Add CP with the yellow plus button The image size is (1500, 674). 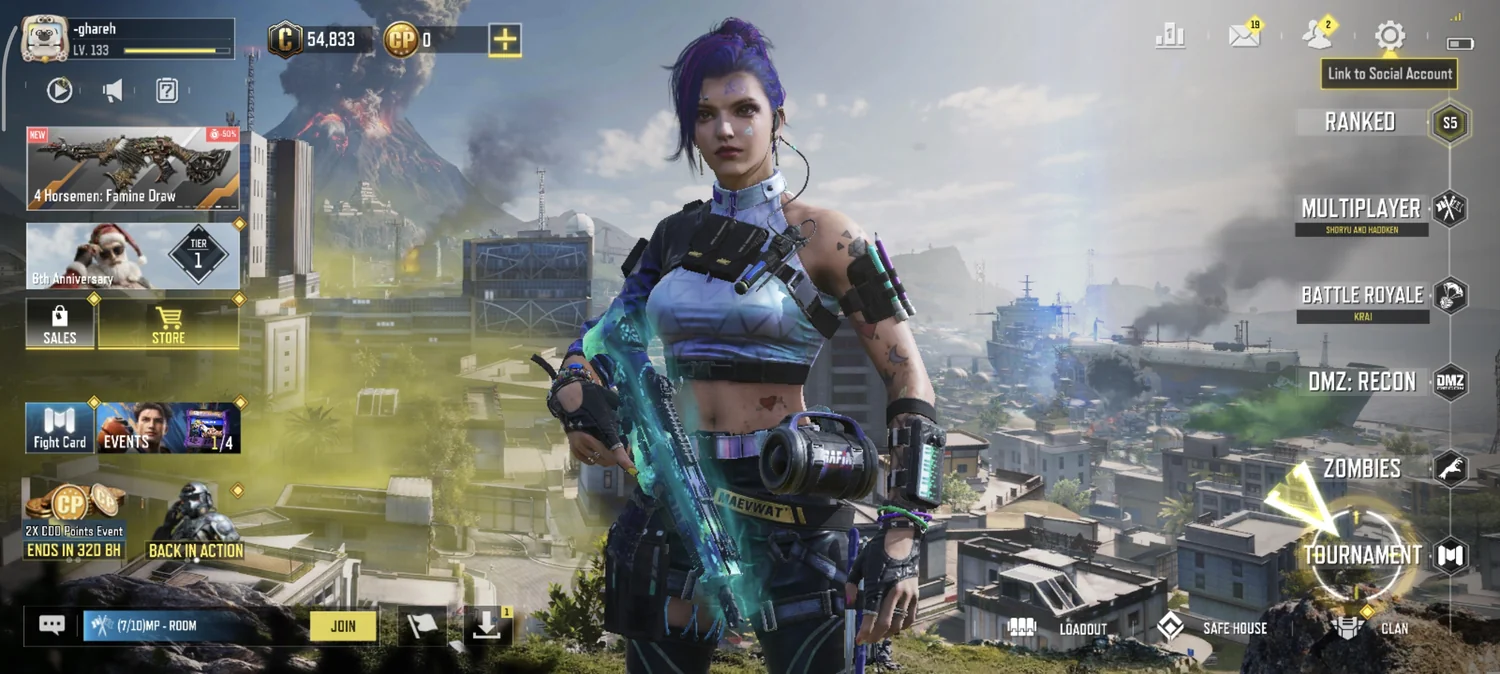pos(505,40)
